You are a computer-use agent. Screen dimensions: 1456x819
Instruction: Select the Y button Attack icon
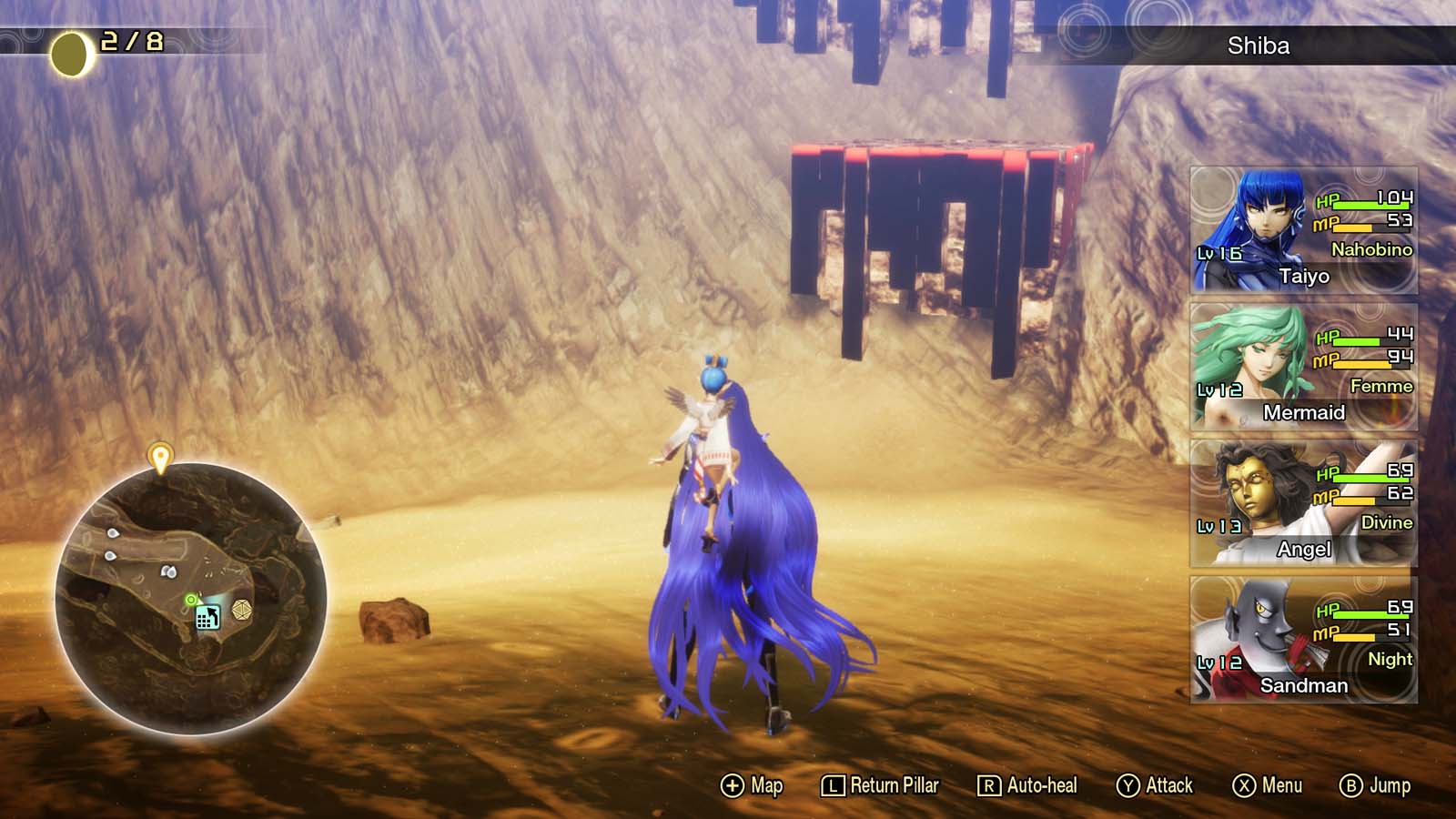coord(1129,784)
